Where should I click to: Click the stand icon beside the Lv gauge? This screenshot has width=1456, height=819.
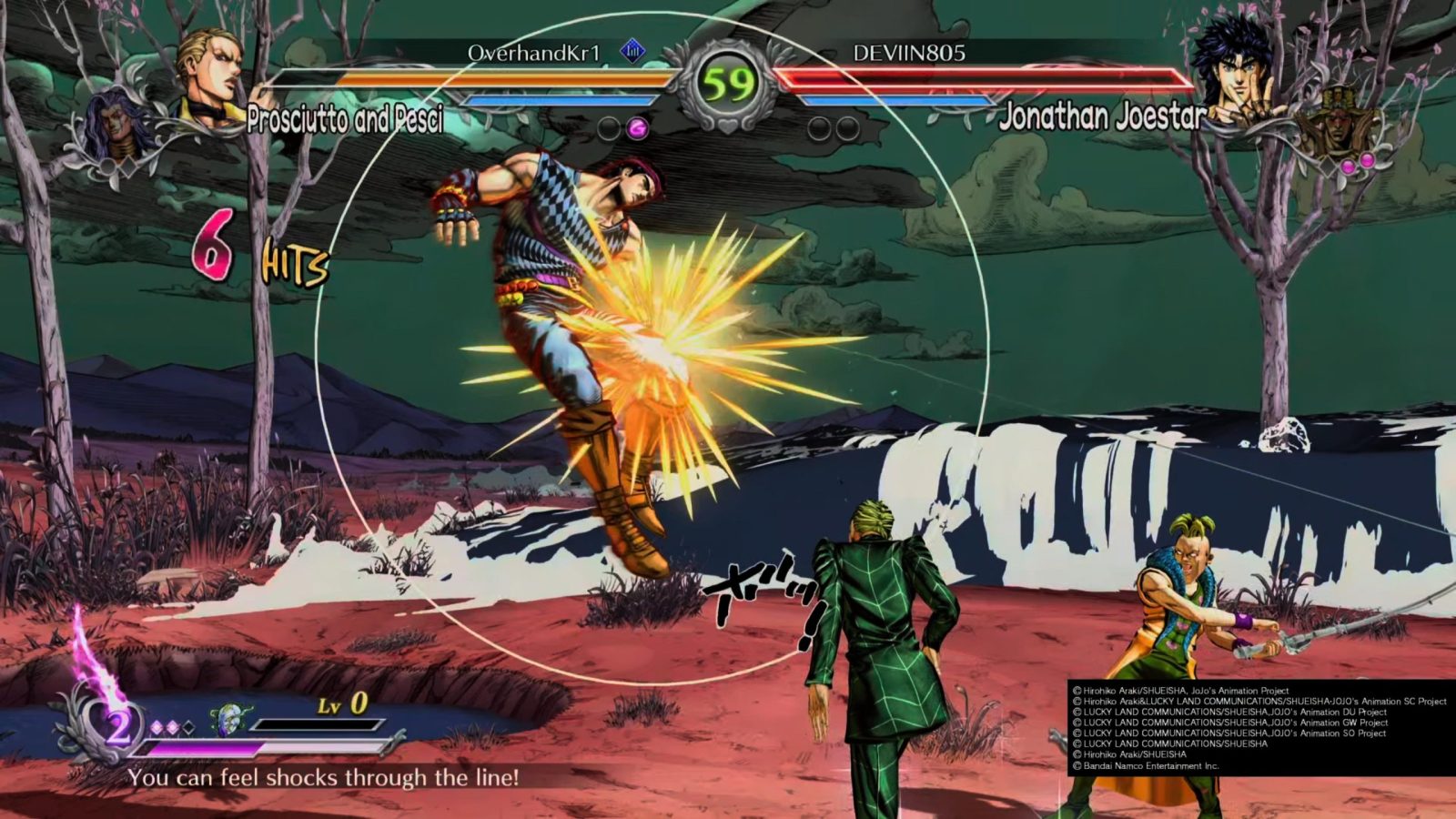point(226,720)
